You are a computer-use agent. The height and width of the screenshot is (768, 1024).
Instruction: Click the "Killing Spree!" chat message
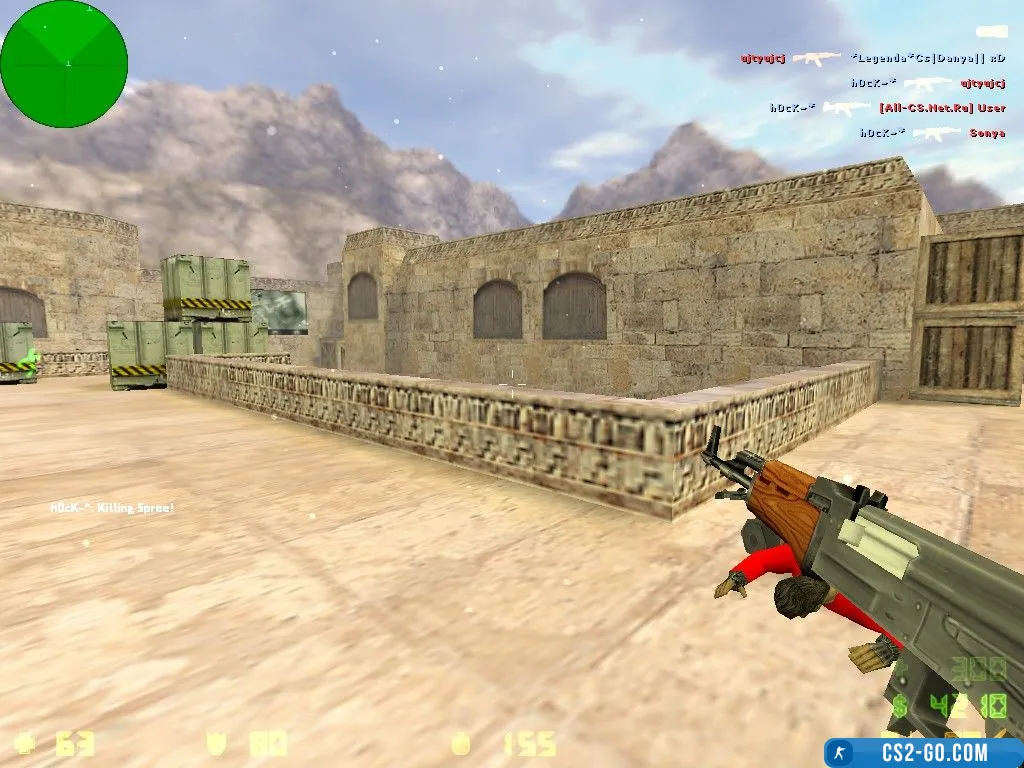click(x=112, y=508)
